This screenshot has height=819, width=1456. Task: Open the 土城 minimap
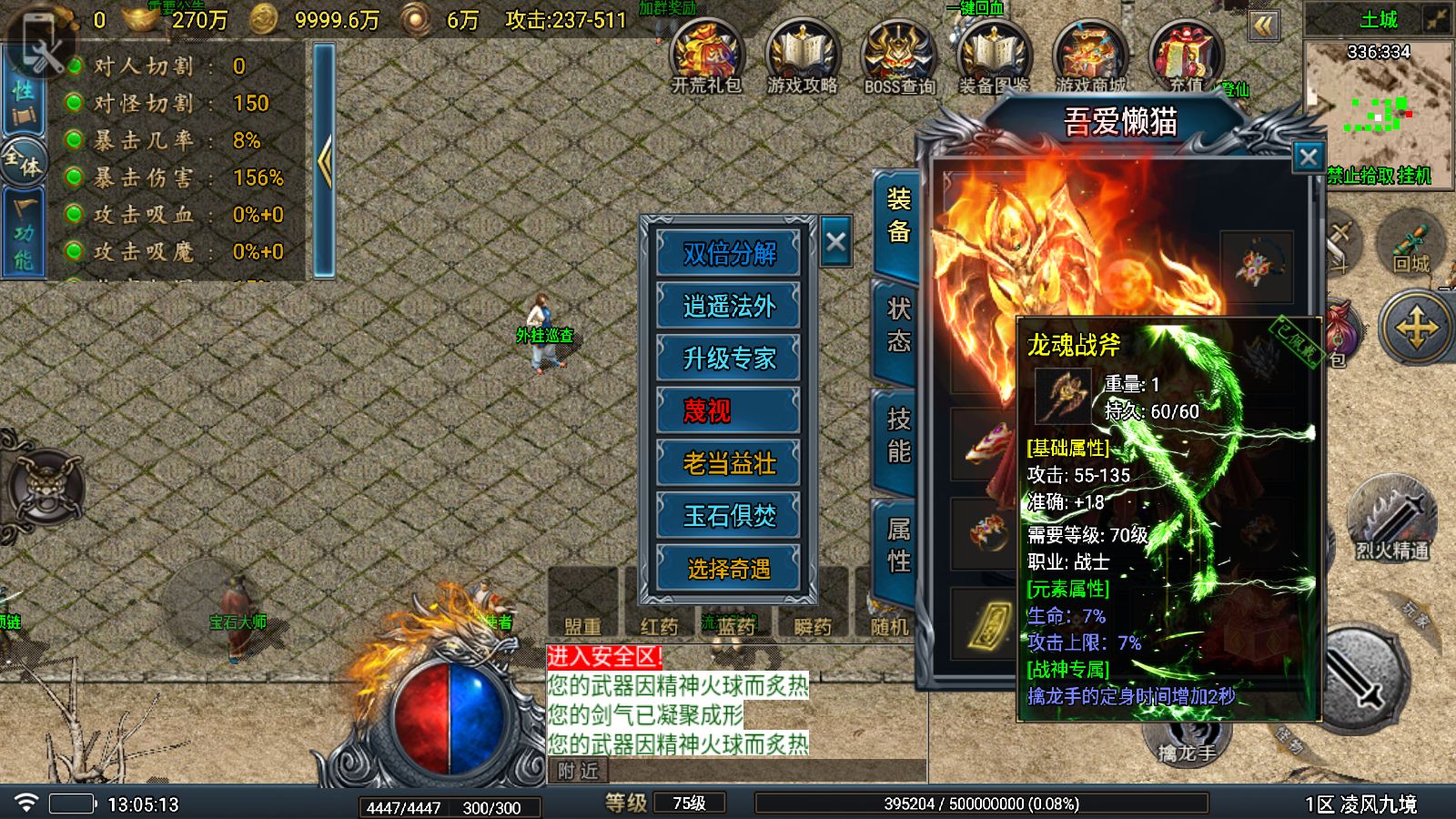(1378, 100)
